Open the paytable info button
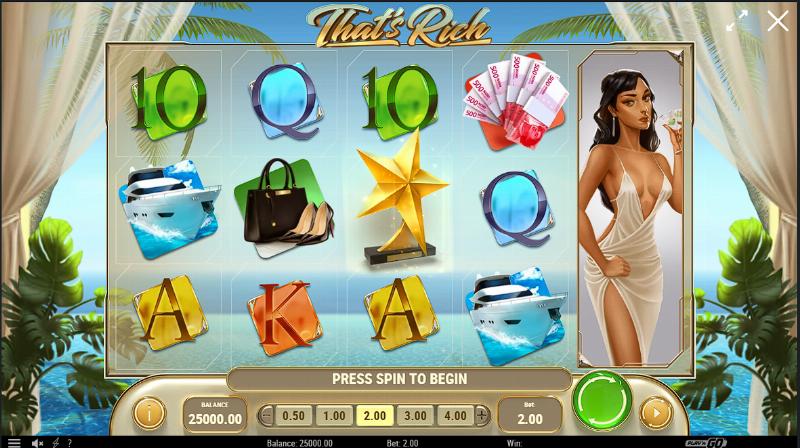The width and height of the screenshot is (800, 448). click(x=149, y=412)
